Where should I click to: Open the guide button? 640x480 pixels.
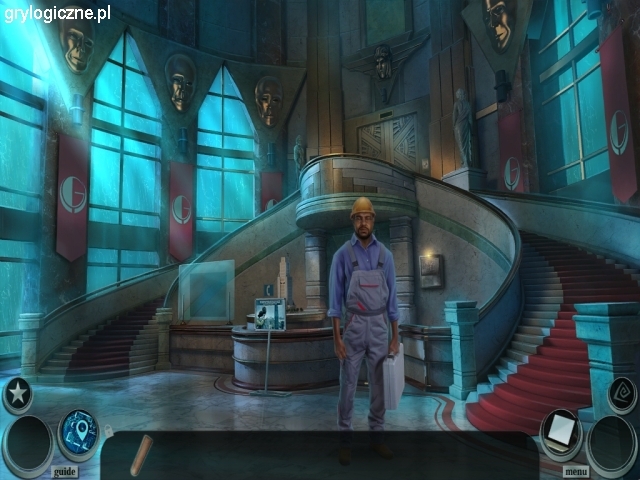coord(64,471)
